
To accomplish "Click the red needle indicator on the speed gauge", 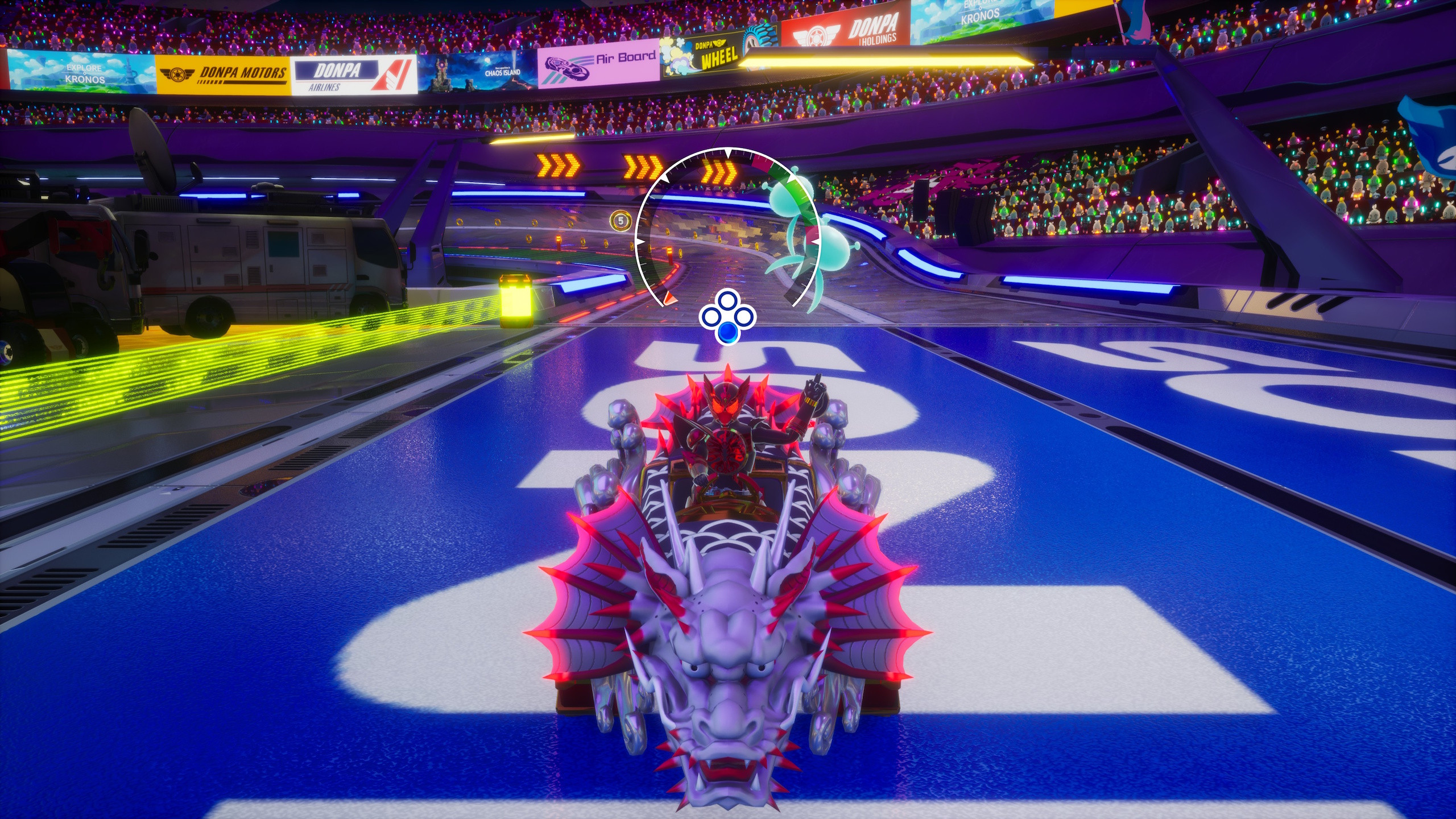I will pyautogui.click(x=670, y=299).
